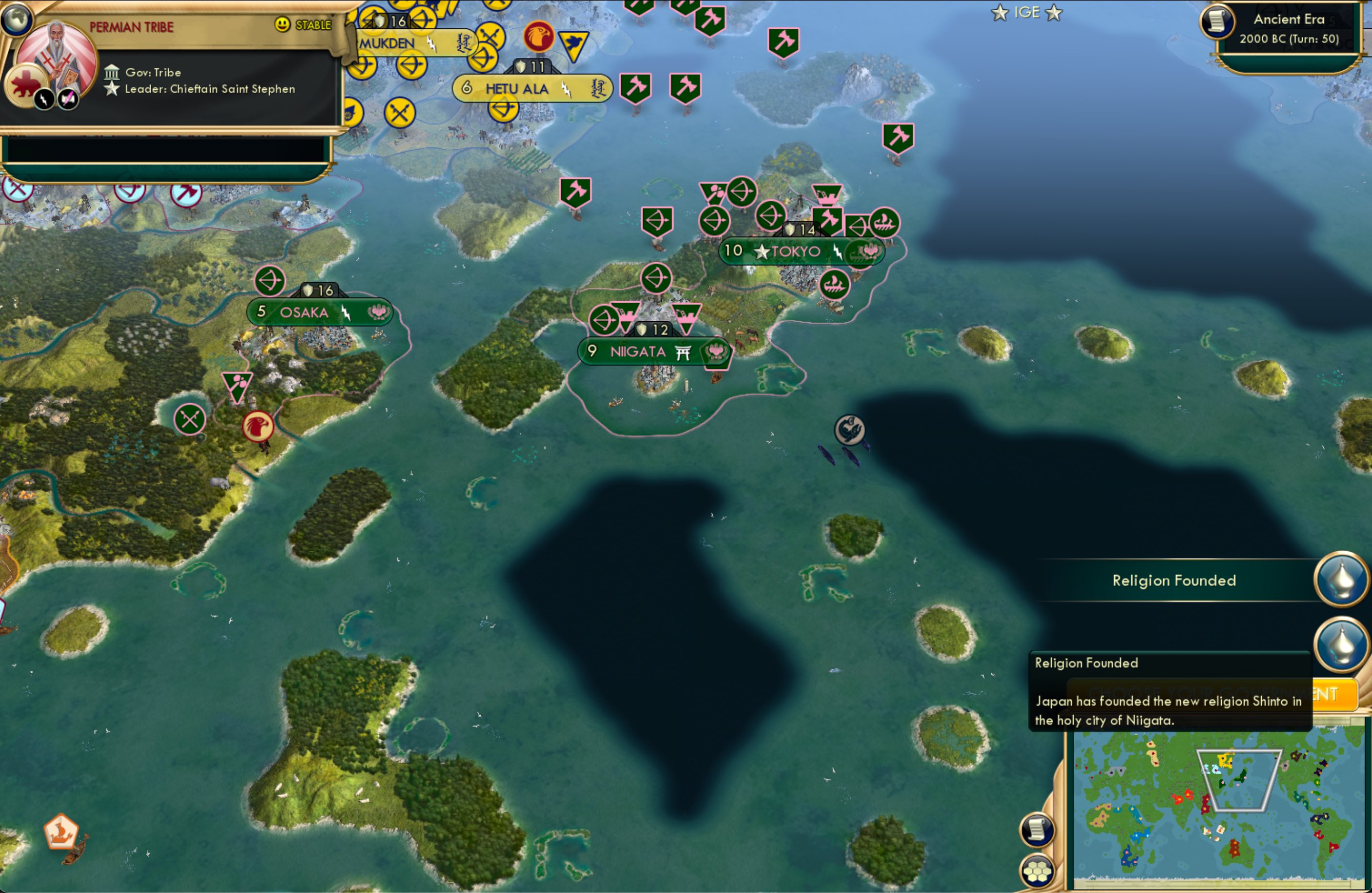Open the Ingame Editor via the IGE label
The height and width of the screenshot is (893, 1372).
point(1027,12)
